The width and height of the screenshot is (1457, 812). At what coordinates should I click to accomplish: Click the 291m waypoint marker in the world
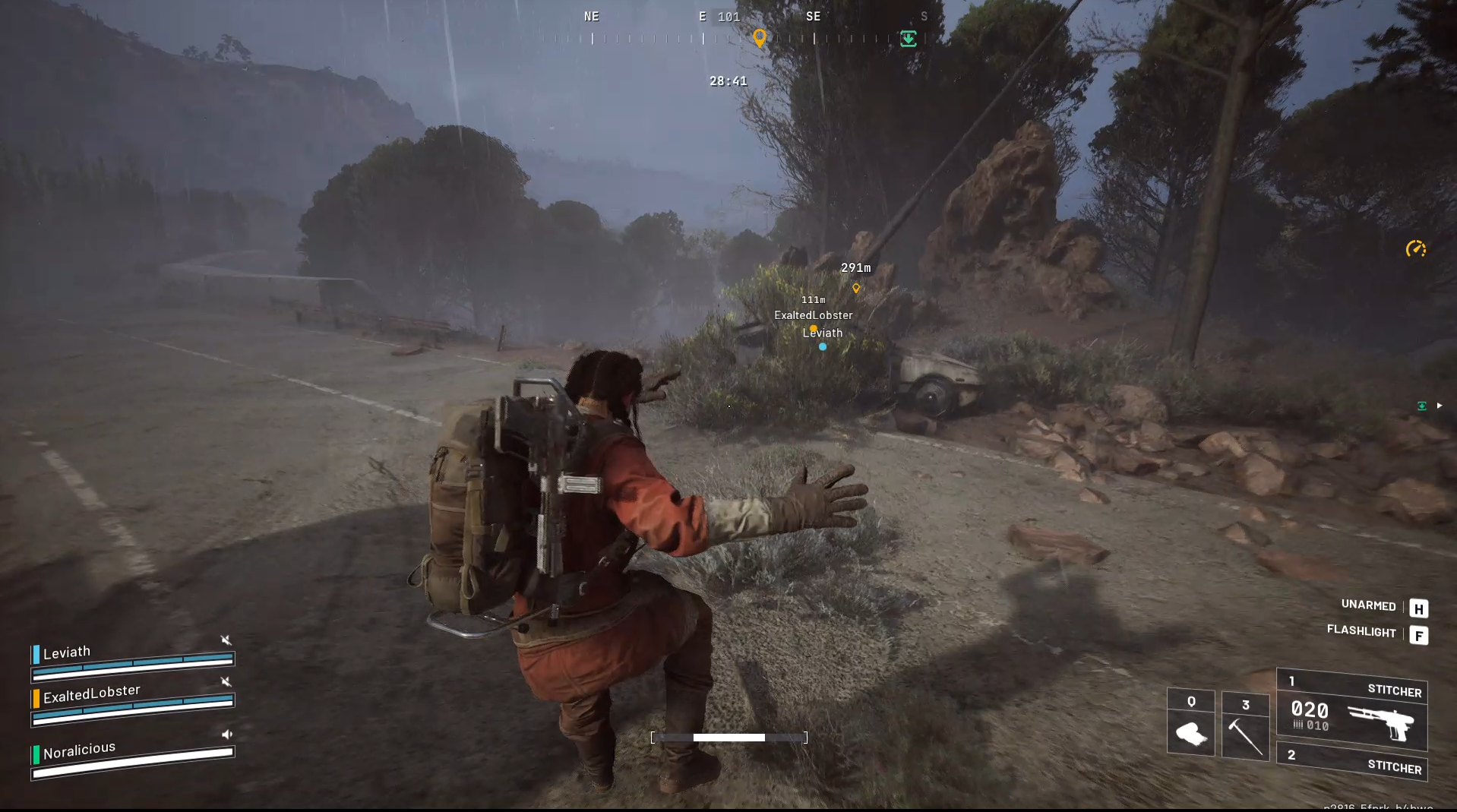[x=855, y=289]
